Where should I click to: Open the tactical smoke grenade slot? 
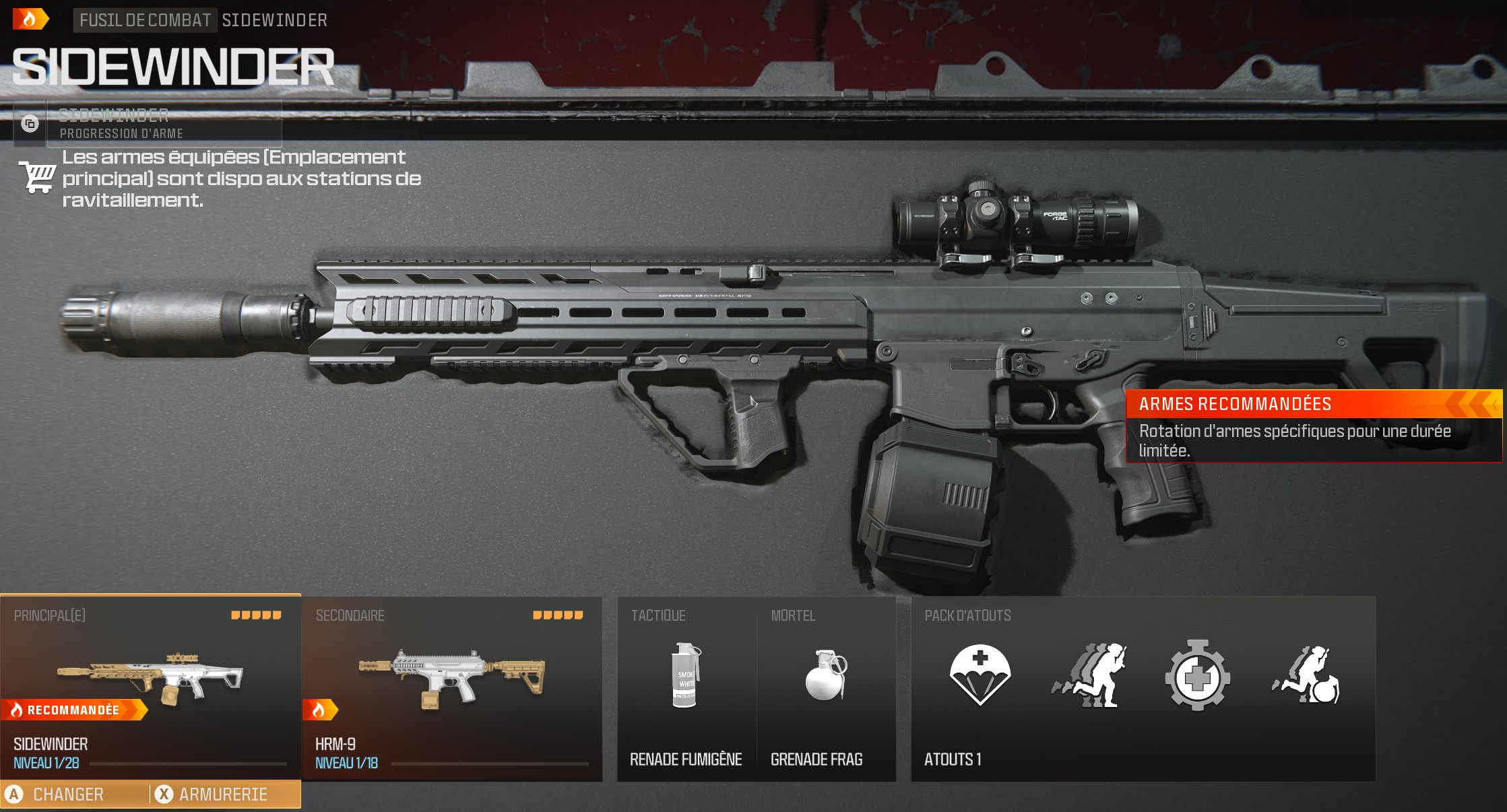686,687
